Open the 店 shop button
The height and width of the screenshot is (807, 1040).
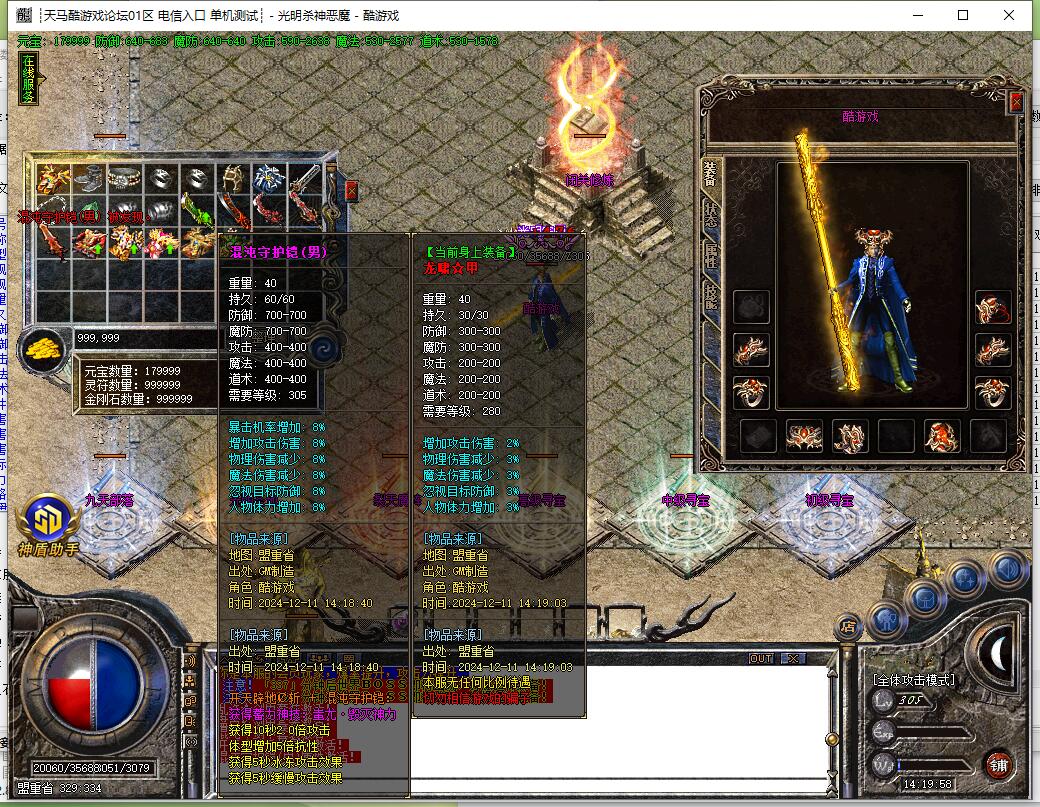848,626
